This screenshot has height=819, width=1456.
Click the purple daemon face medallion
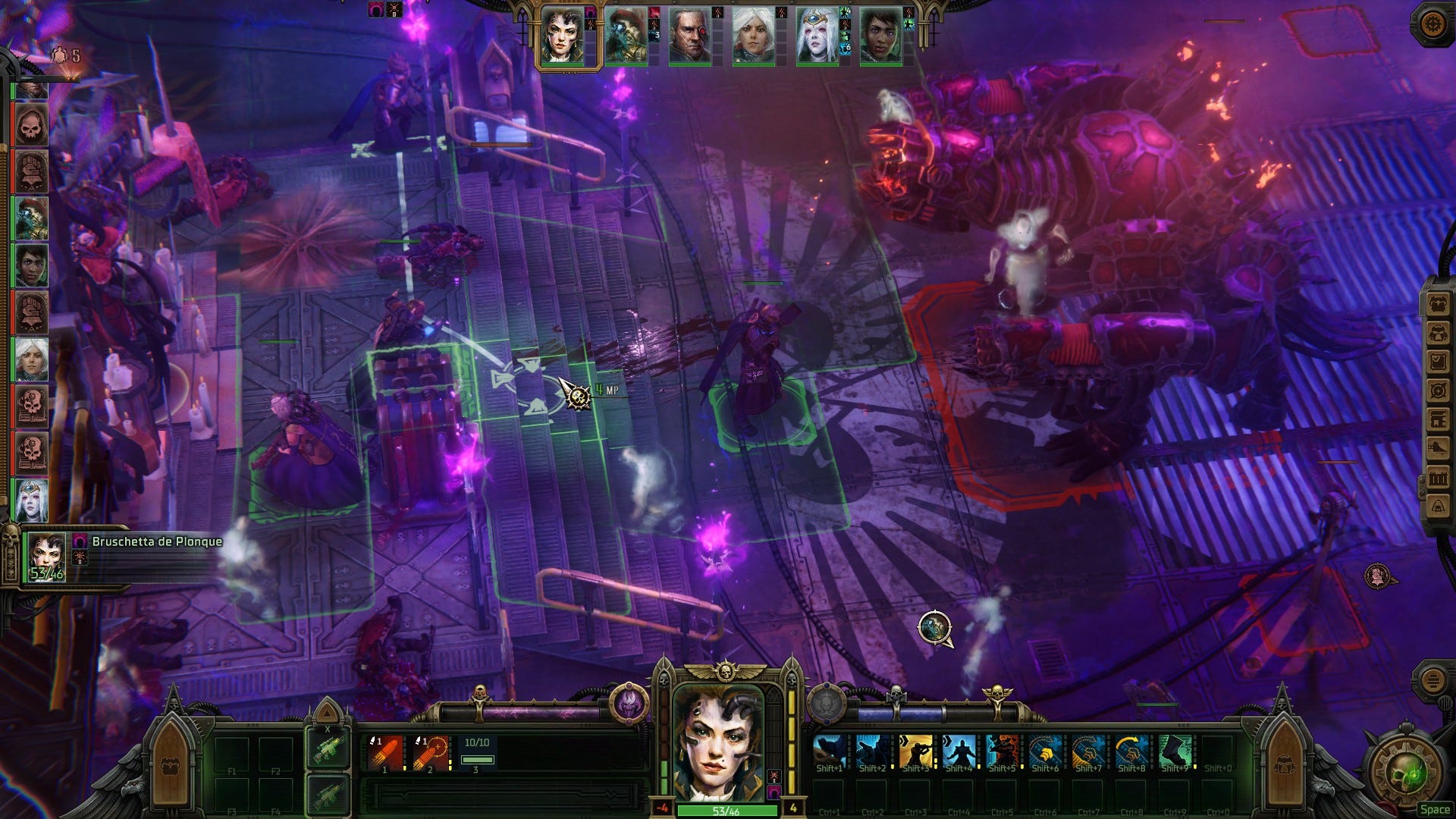pyautogui.click(x=629, y=704)
